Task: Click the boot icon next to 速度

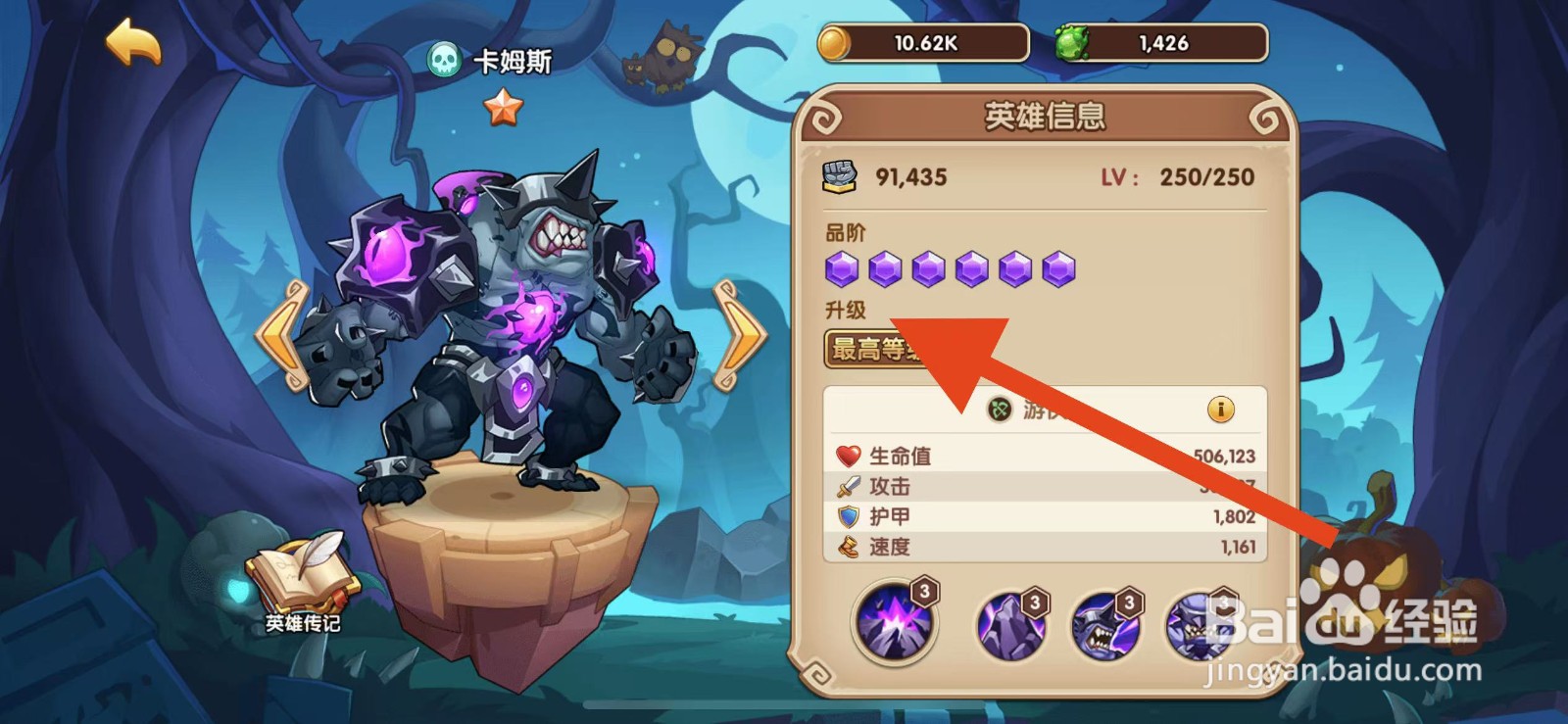Action: click(847, 549)
